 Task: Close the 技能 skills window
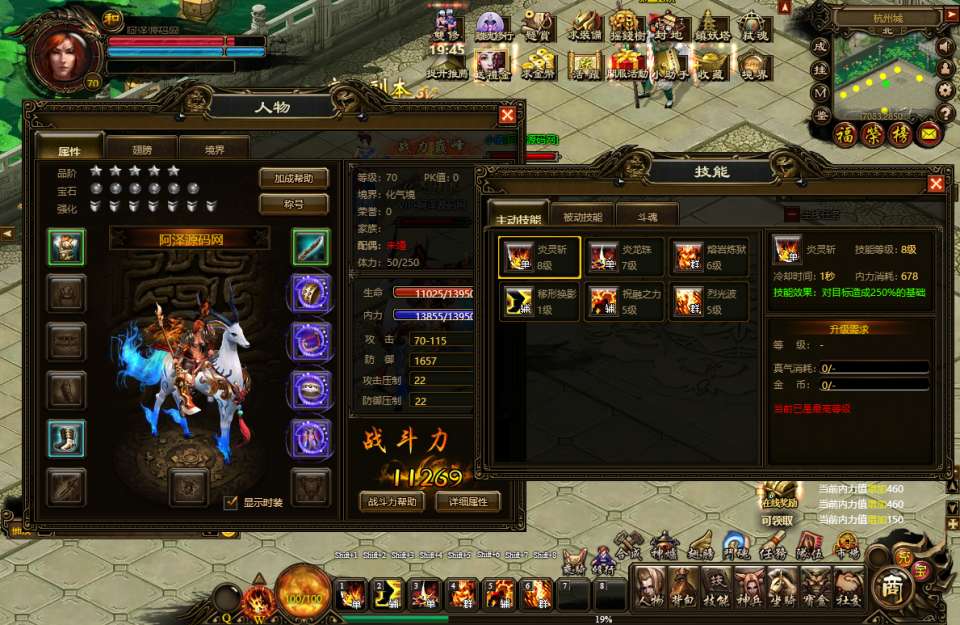click(935, 183)
